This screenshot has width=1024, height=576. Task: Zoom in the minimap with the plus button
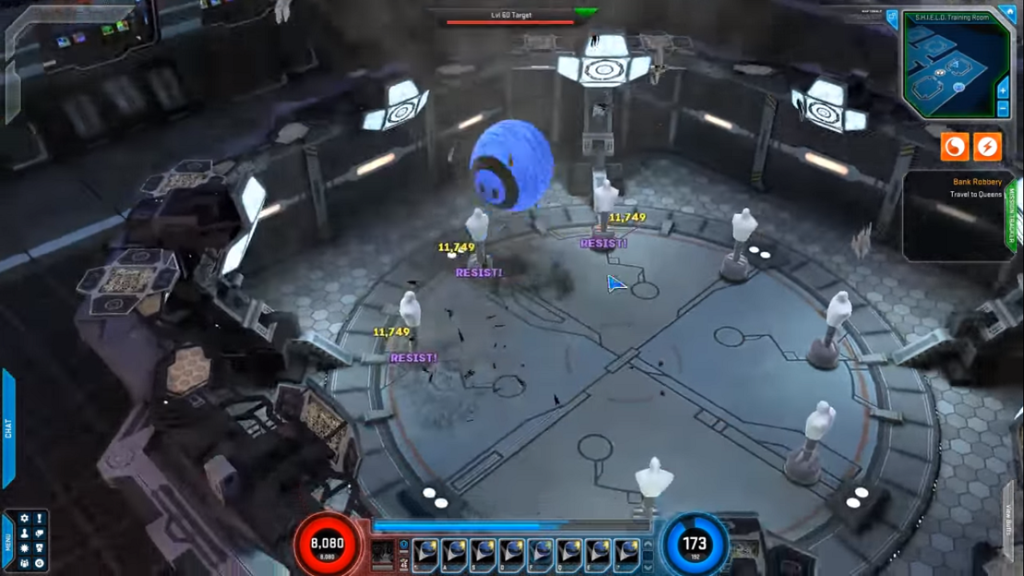[1003, 88]
